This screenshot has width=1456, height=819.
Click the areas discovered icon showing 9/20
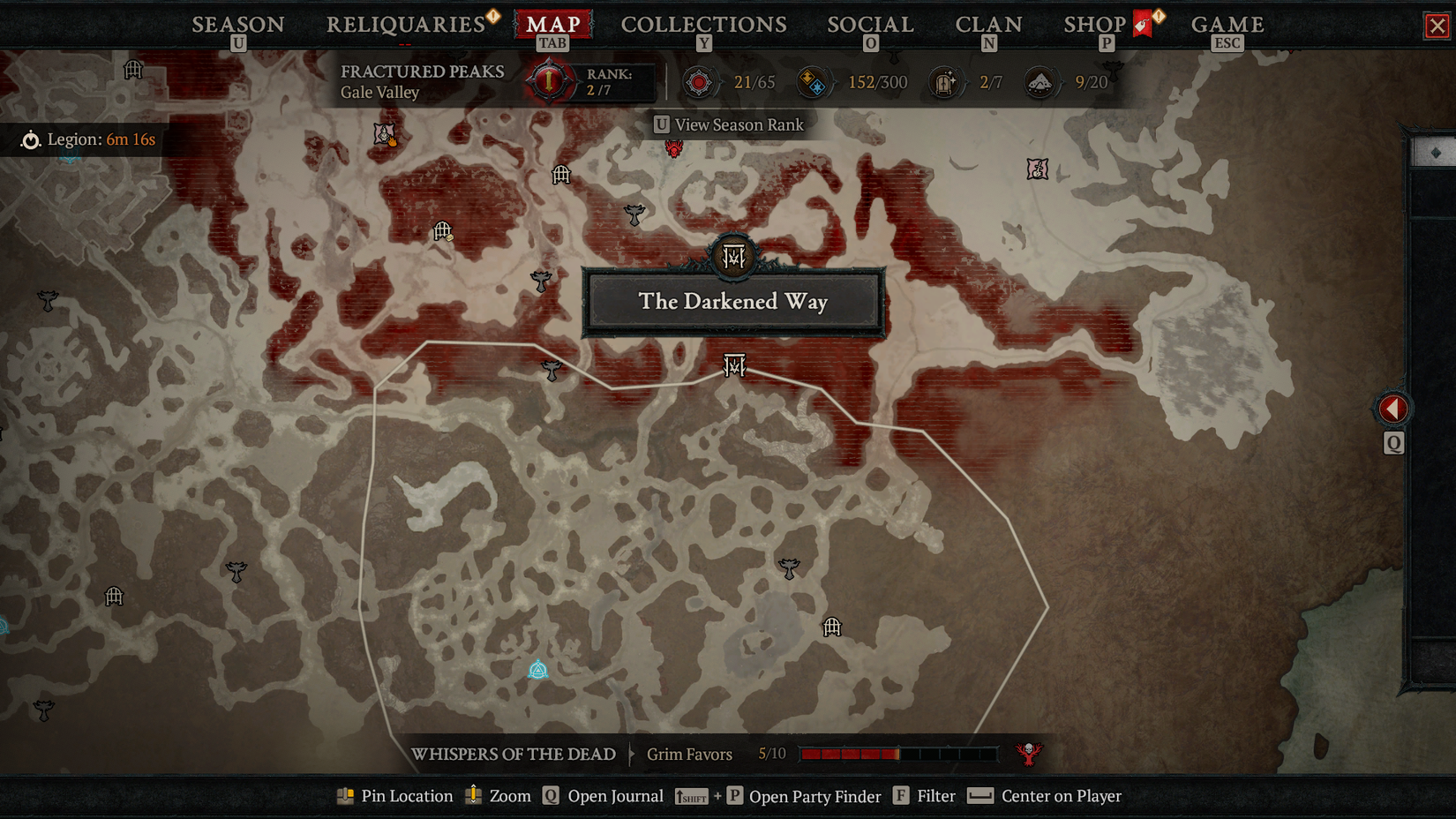click(x=1040, y=81)
